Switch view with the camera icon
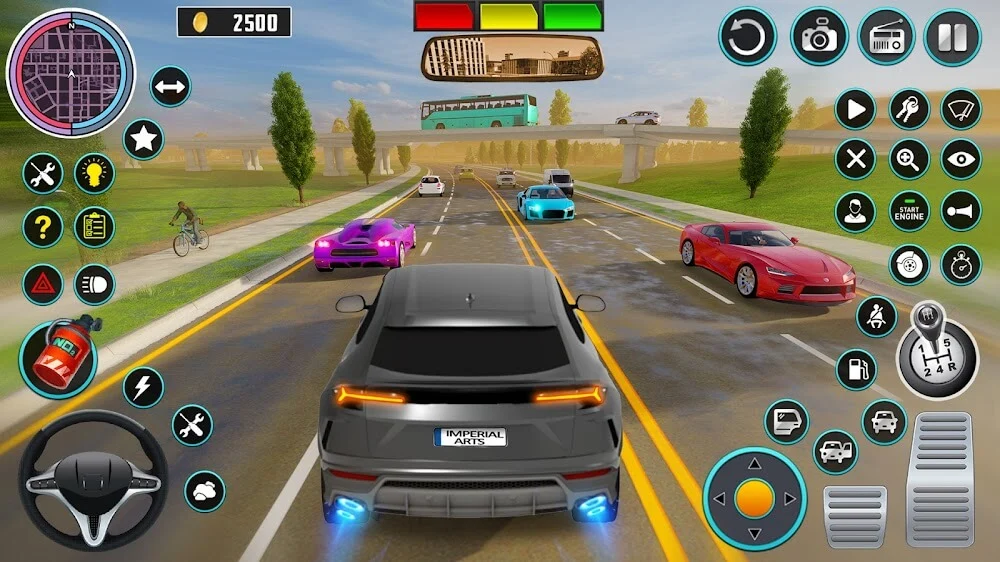Viewport: 1000px width, 562px height. [x=819, y=37]
